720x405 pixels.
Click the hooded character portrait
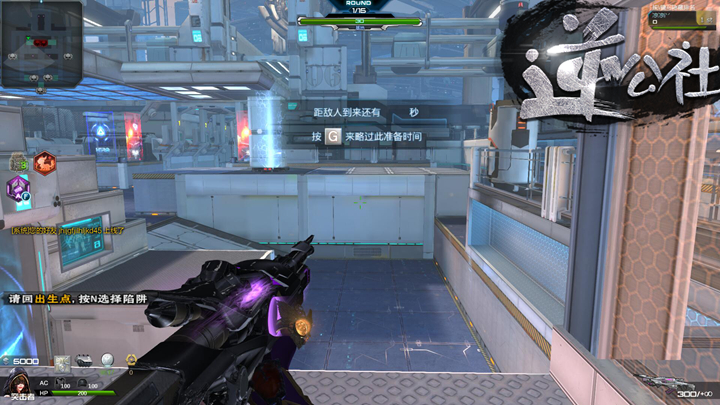click(x=18, y=382)
